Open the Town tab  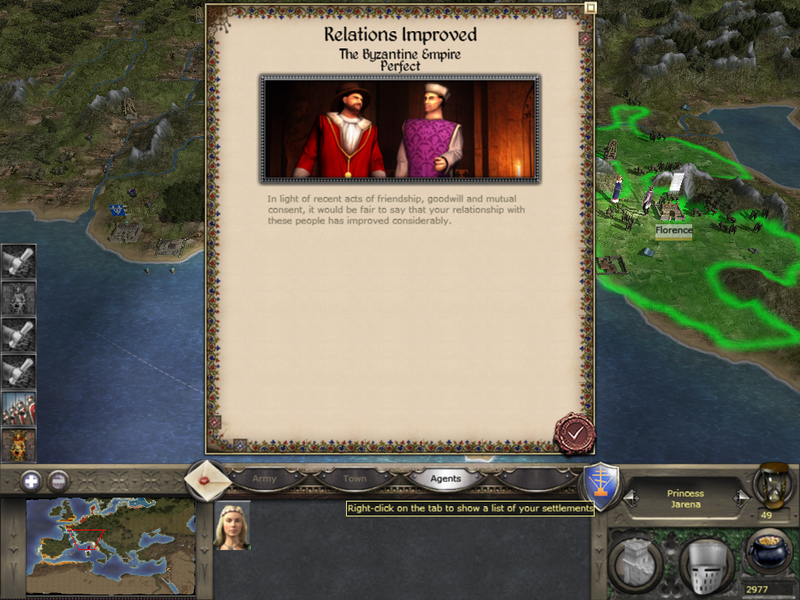click(x=355, y=479)
